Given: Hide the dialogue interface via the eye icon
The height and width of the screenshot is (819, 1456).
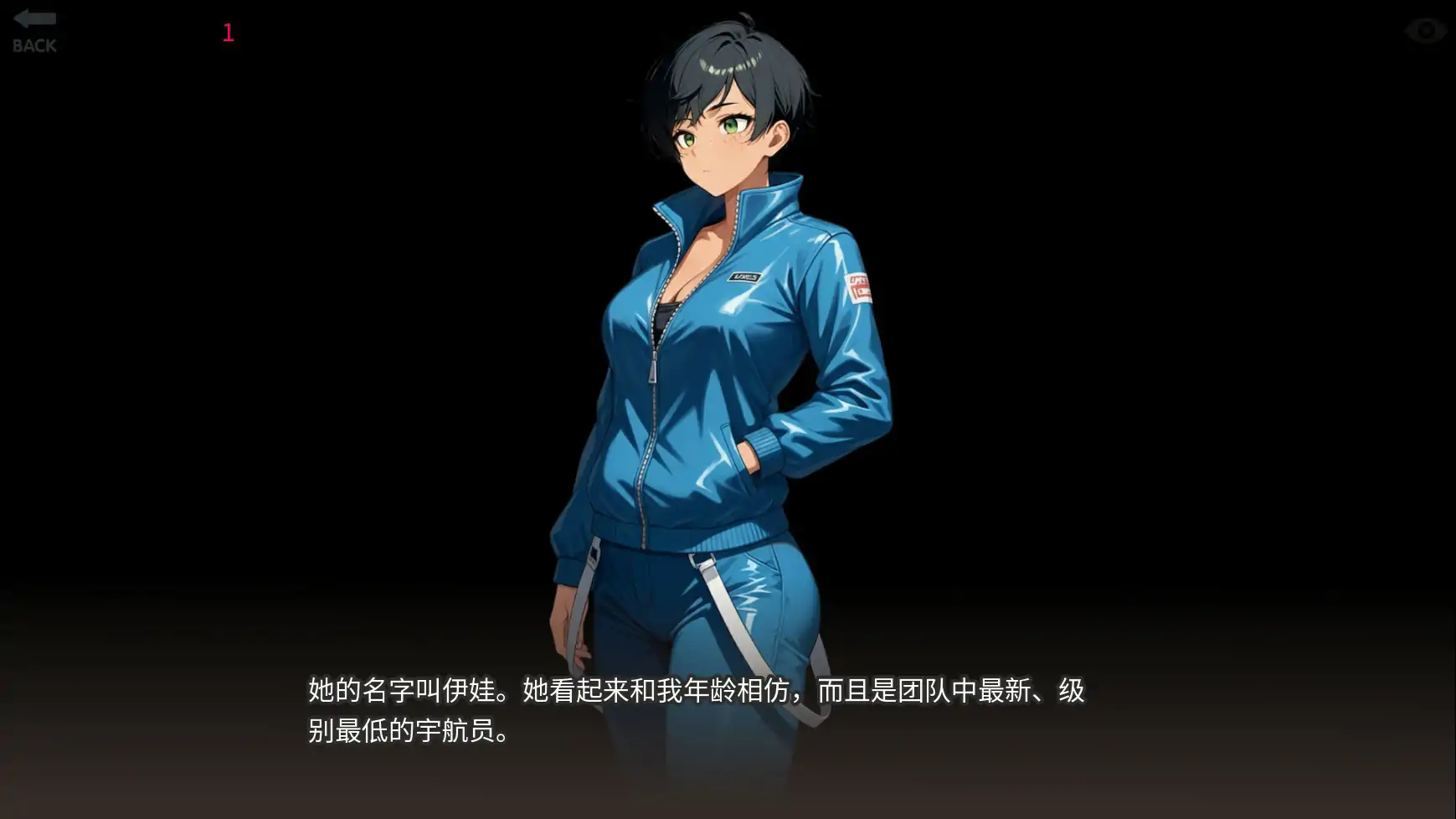Looking at the screenshot, I should 1423,29.
